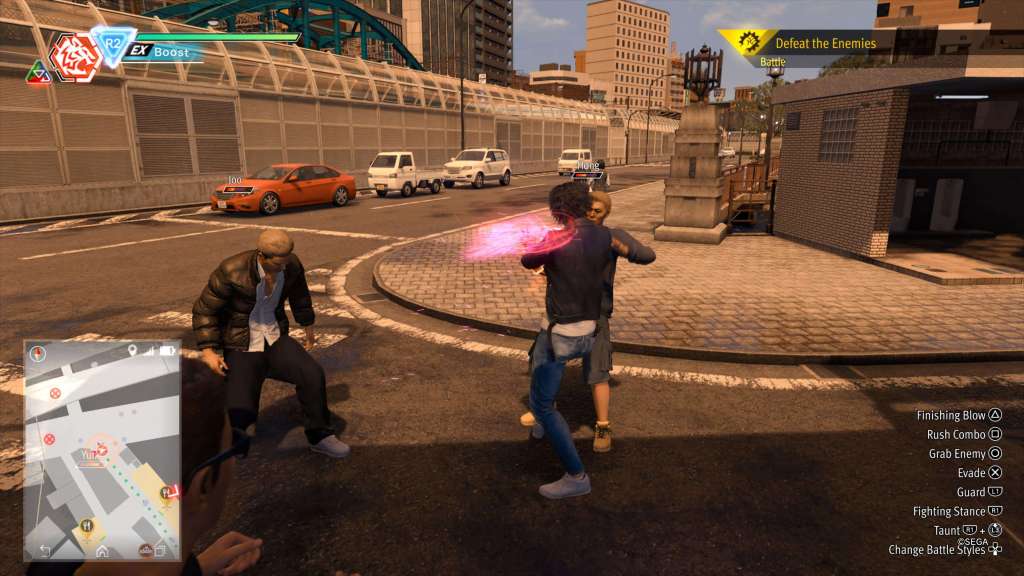Screen dimensions: 1024x576
Task: Select the location pin icon on the minimap
Action: (x=132, y=351)
